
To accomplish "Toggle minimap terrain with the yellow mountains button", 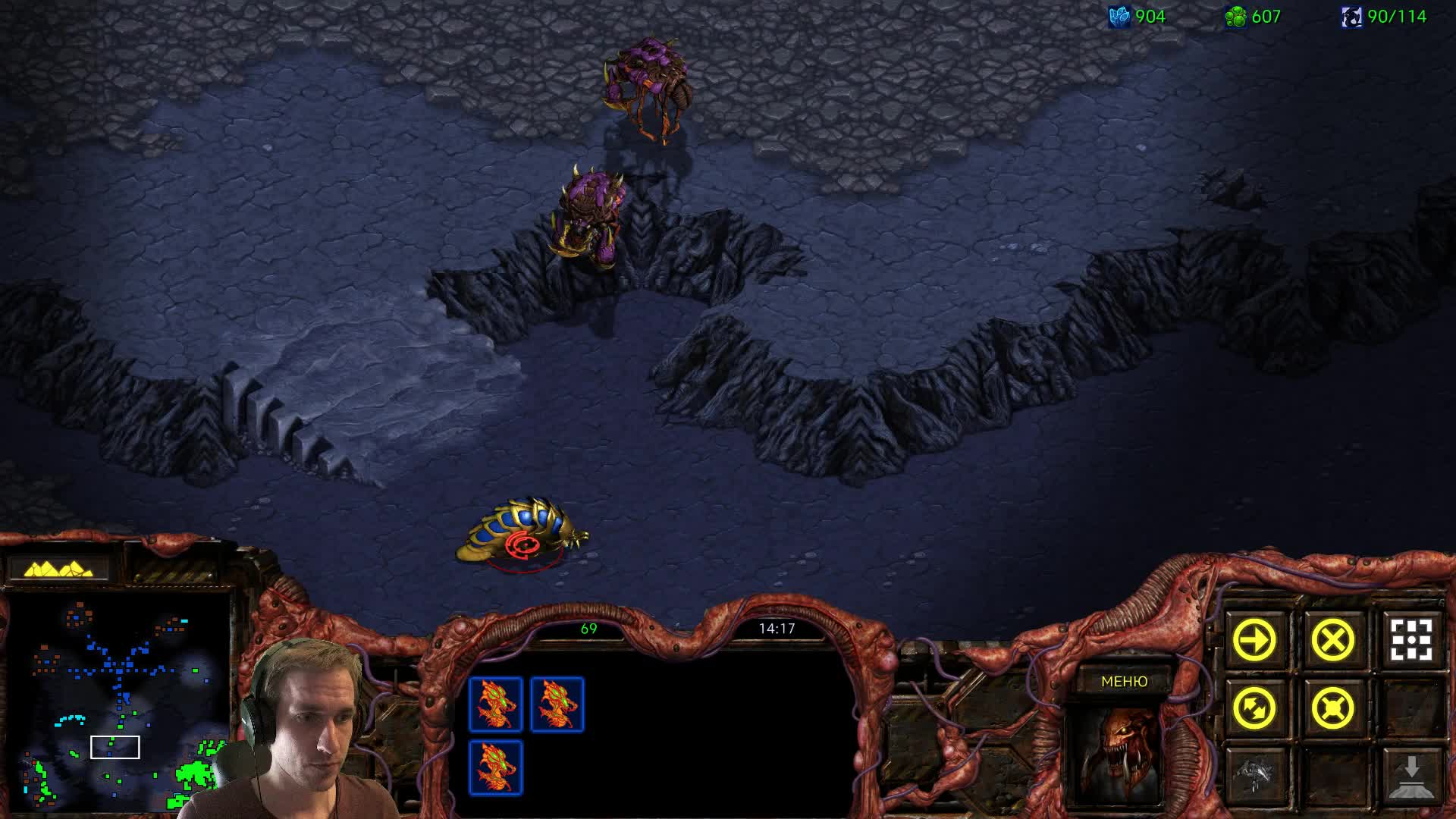I will (58, 569).
